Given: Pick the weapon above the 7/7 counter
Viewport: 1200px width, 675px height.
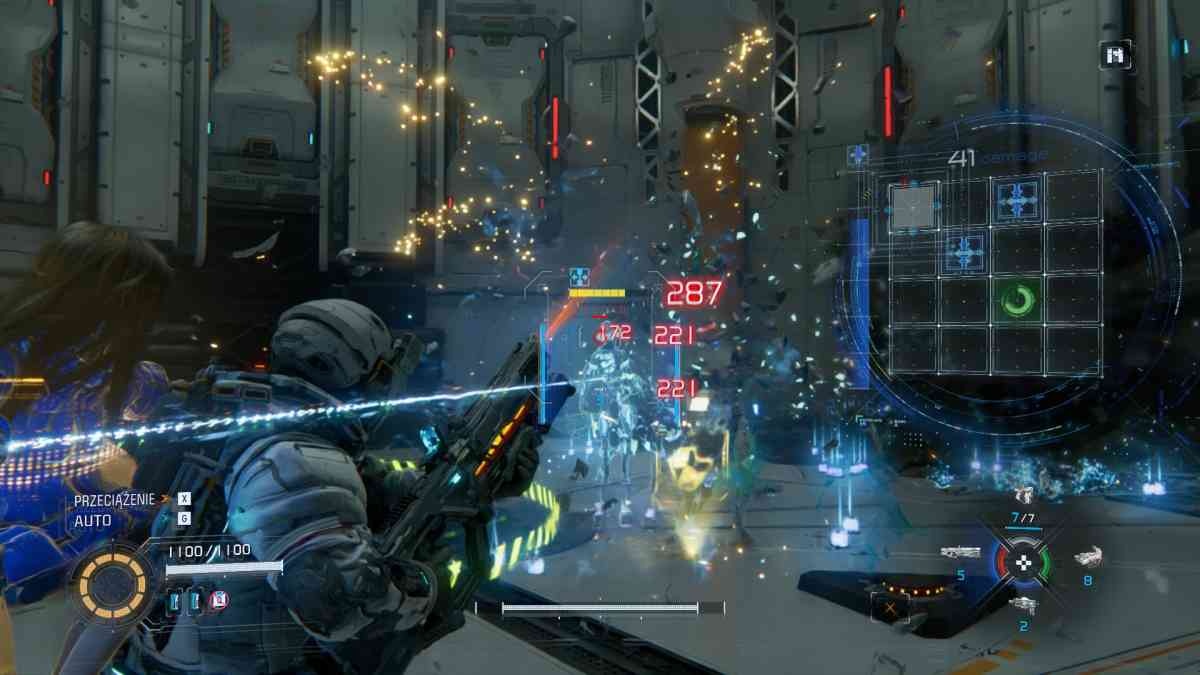Looking at the screenshot, I should click(x=1022, y=495).
